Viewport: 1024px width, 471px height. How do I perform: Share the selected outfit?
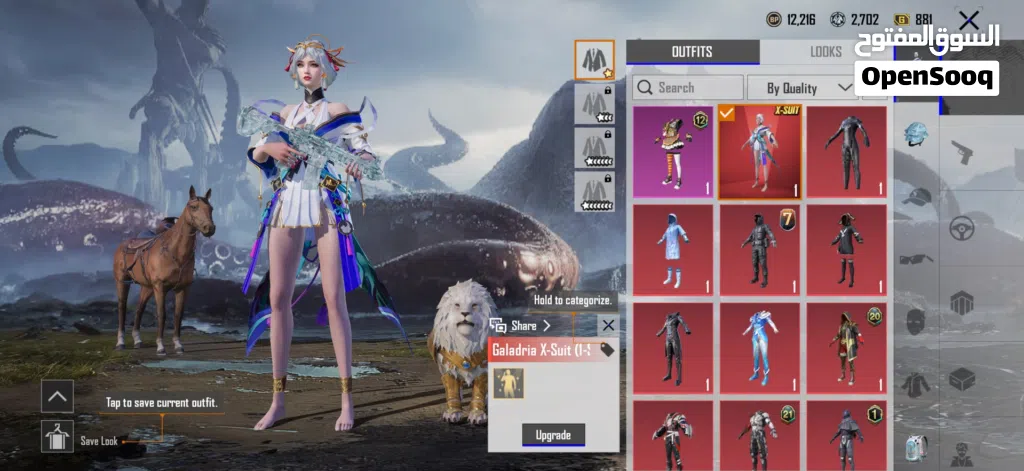522,326
